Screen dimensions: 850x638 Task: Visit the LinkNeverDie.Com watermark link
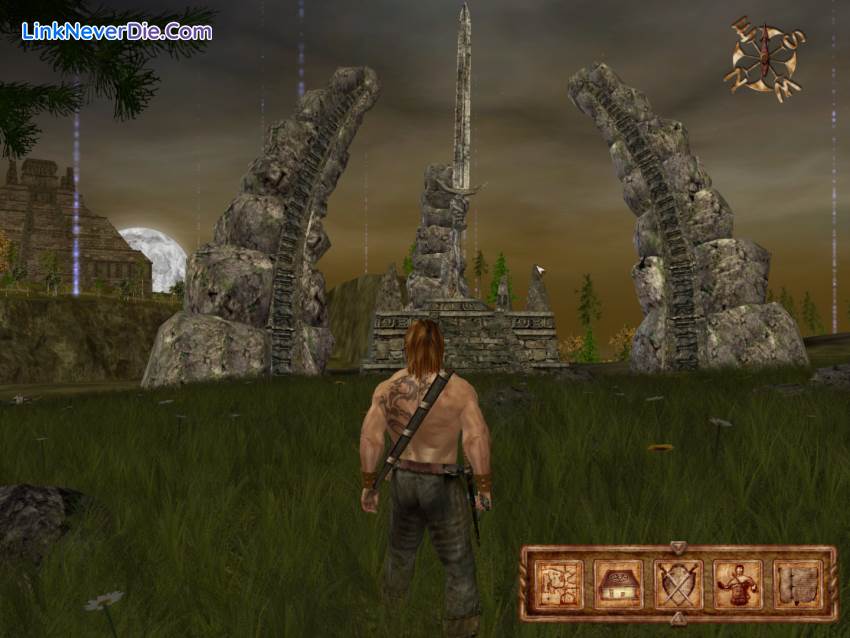[117, 31]
